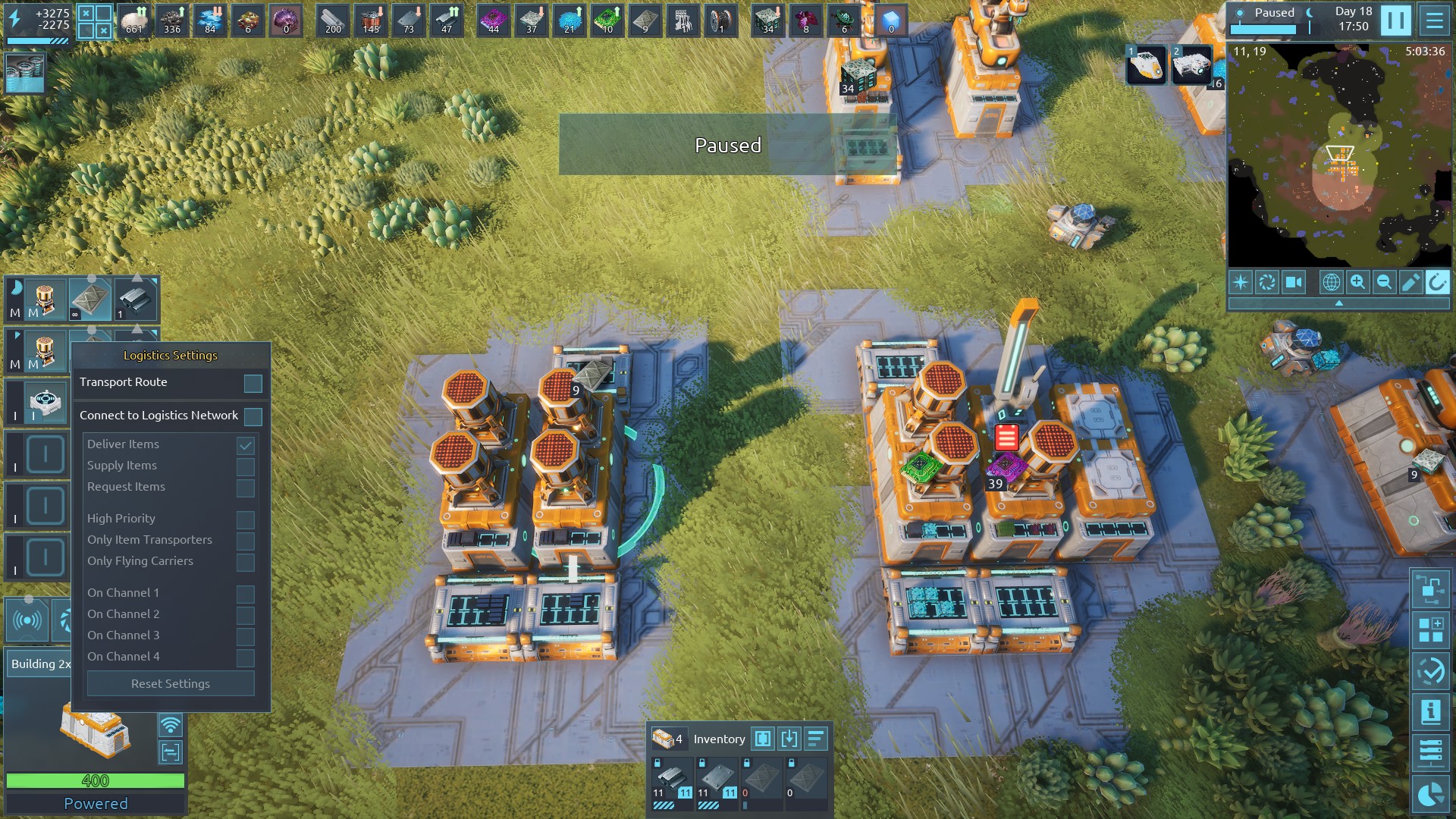Sort the inventory items

point(816,739)
